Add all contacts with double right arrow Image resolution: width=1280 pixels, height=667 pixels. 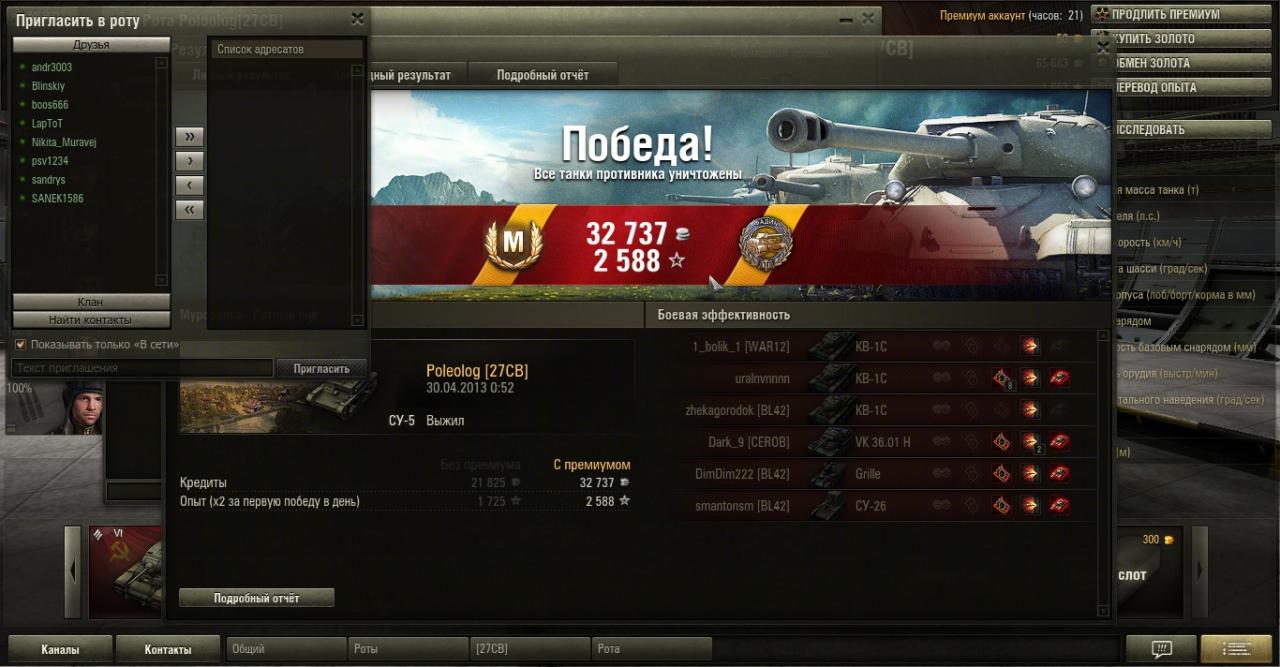click(x=189, y=136)
